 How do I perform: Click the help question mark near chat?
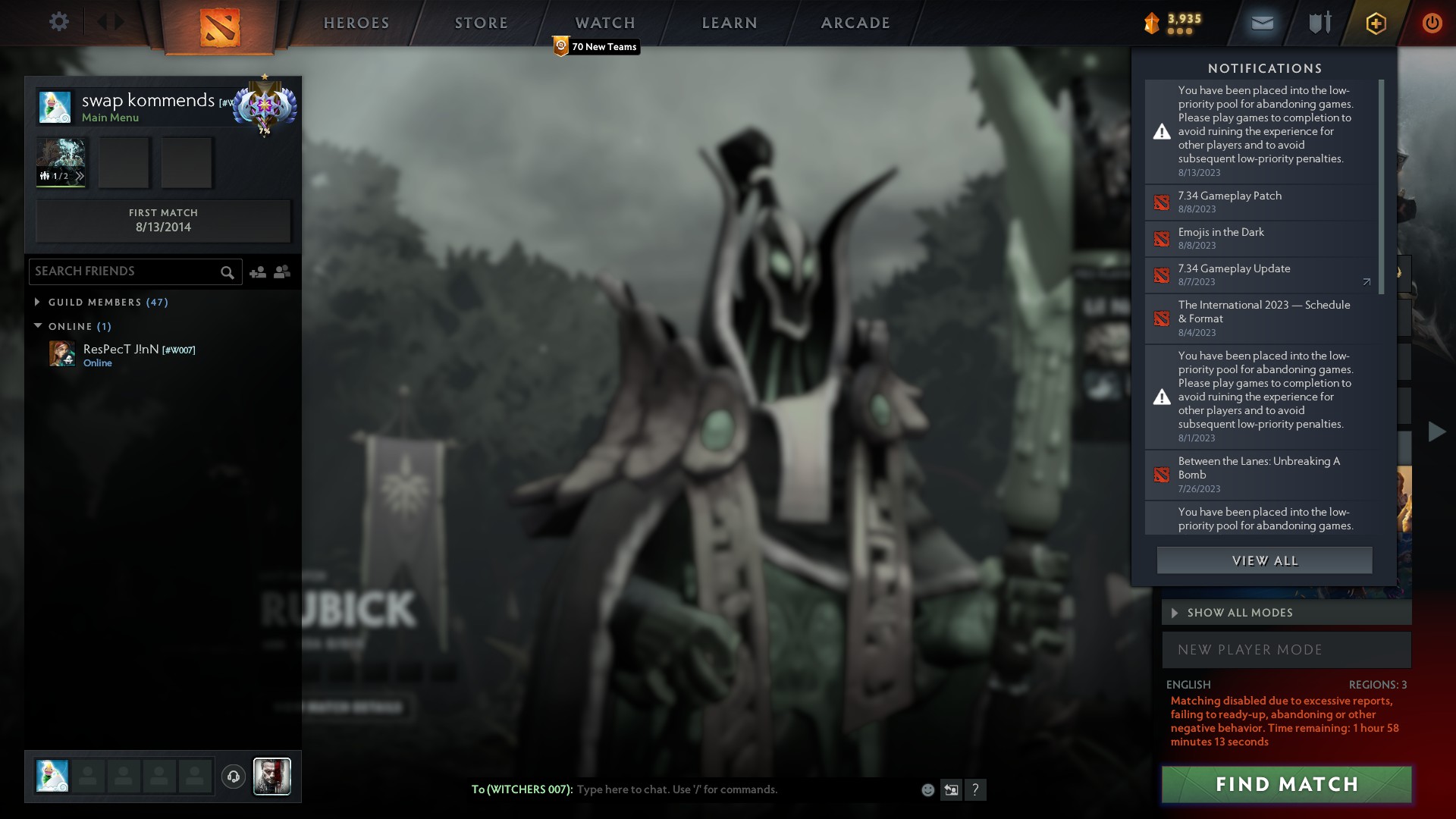point(977,790)
